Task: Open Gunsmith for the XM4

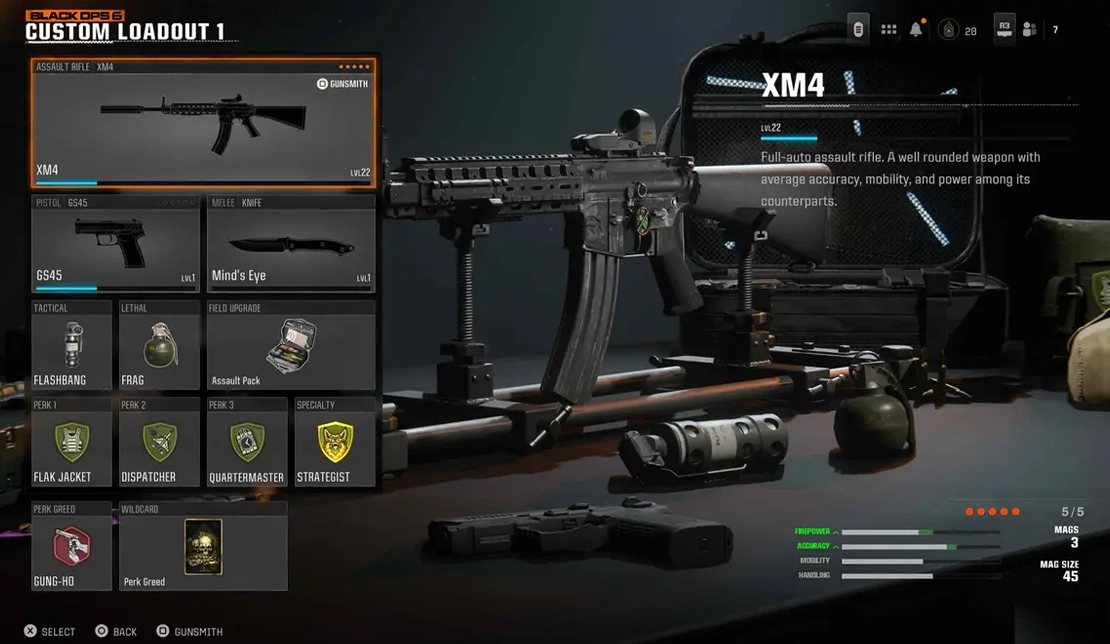Action: [x=342, y=84]
